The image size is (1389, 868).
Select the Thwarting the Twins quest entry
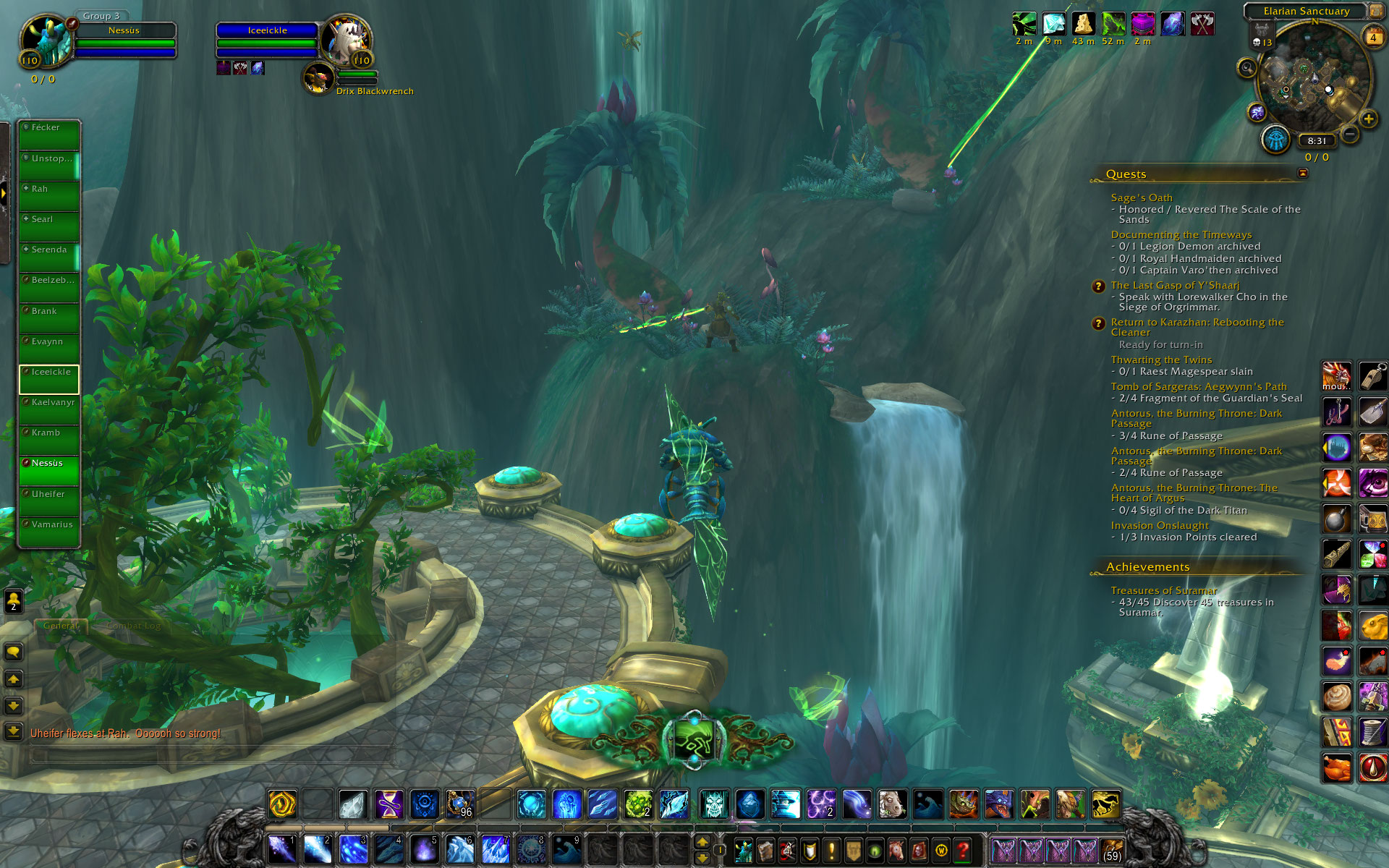[1161, 359]
